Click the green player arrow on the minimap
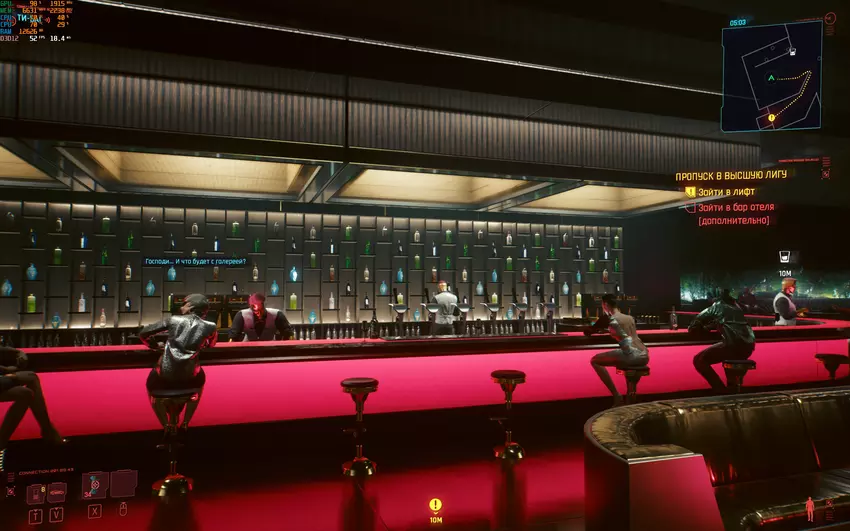 pyautogui.click(x=770, y=78)
